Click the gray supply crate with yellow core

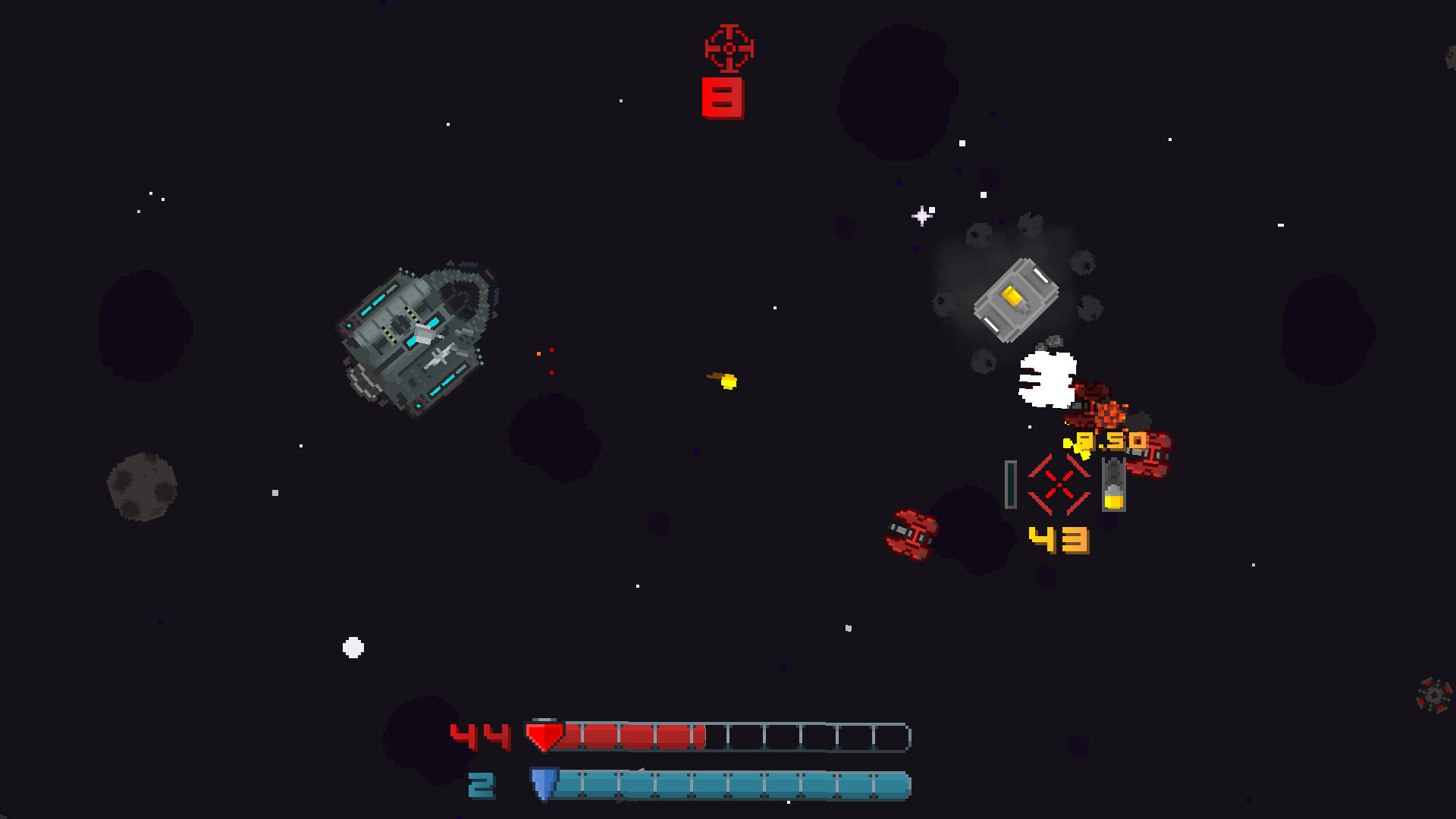[x=1016, y=300]
